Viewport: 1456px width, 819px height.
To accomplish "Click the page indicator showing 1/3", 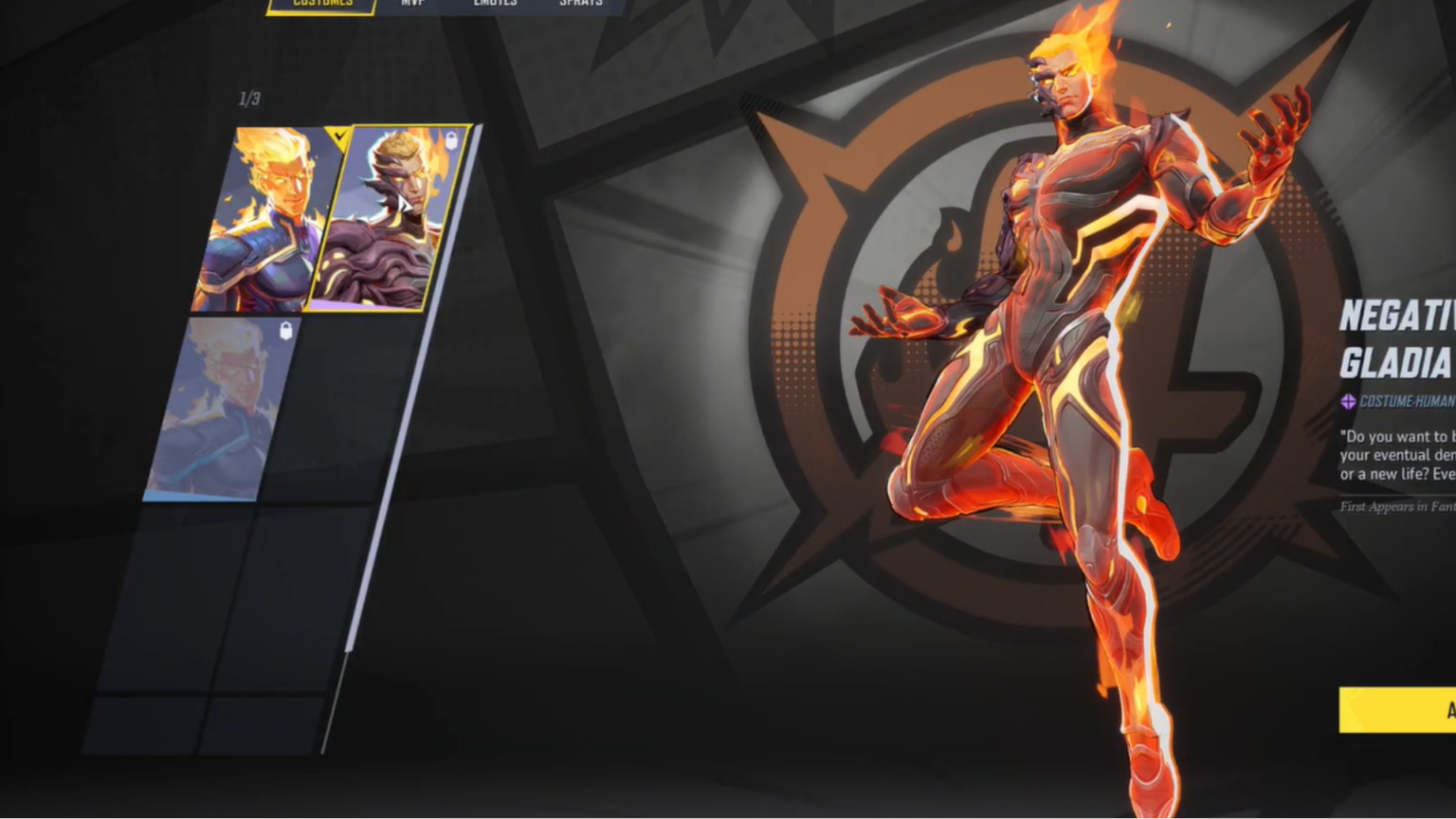I will coord(248,96).
